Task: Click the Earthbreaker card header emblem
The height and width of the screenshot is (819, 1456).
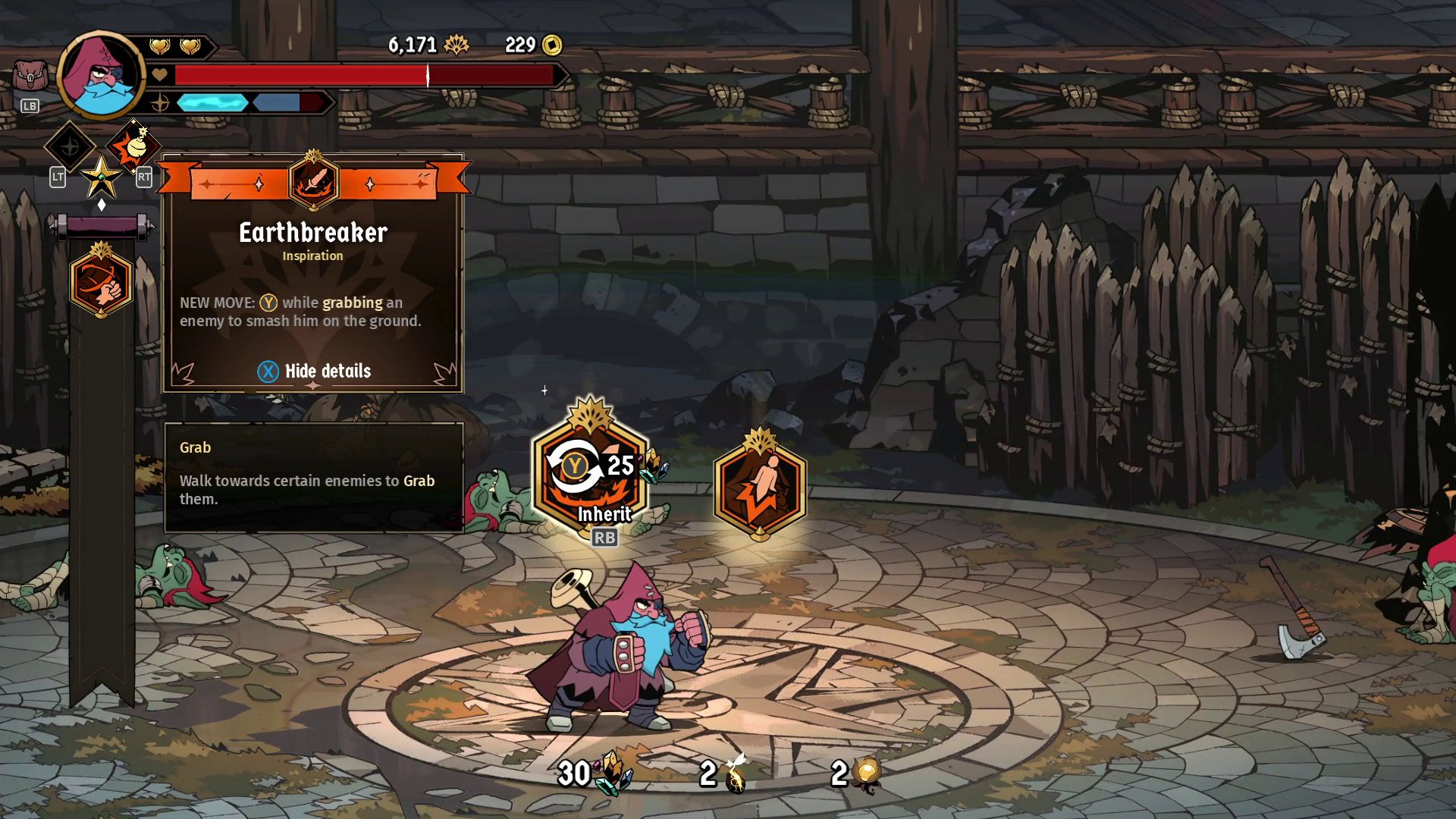Action: pos(313,182)
